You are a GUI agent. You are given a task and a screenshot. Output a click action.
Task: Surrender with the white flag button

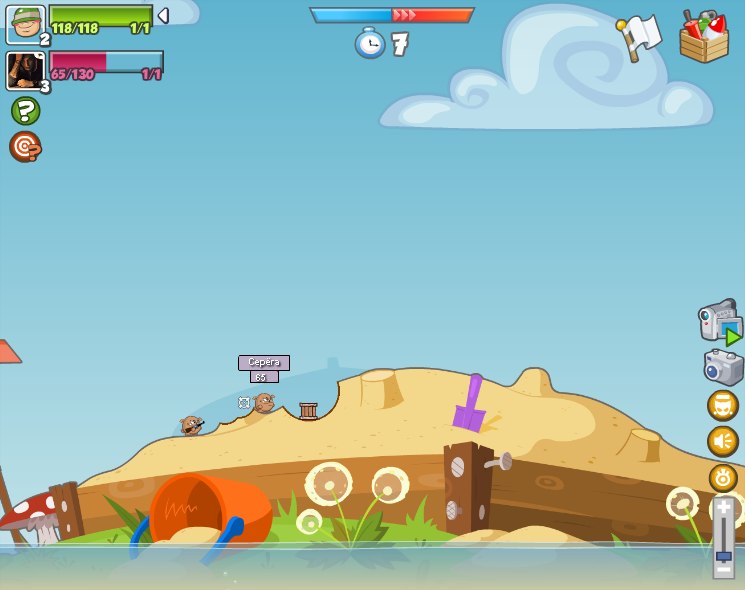[x=639, y=36]
